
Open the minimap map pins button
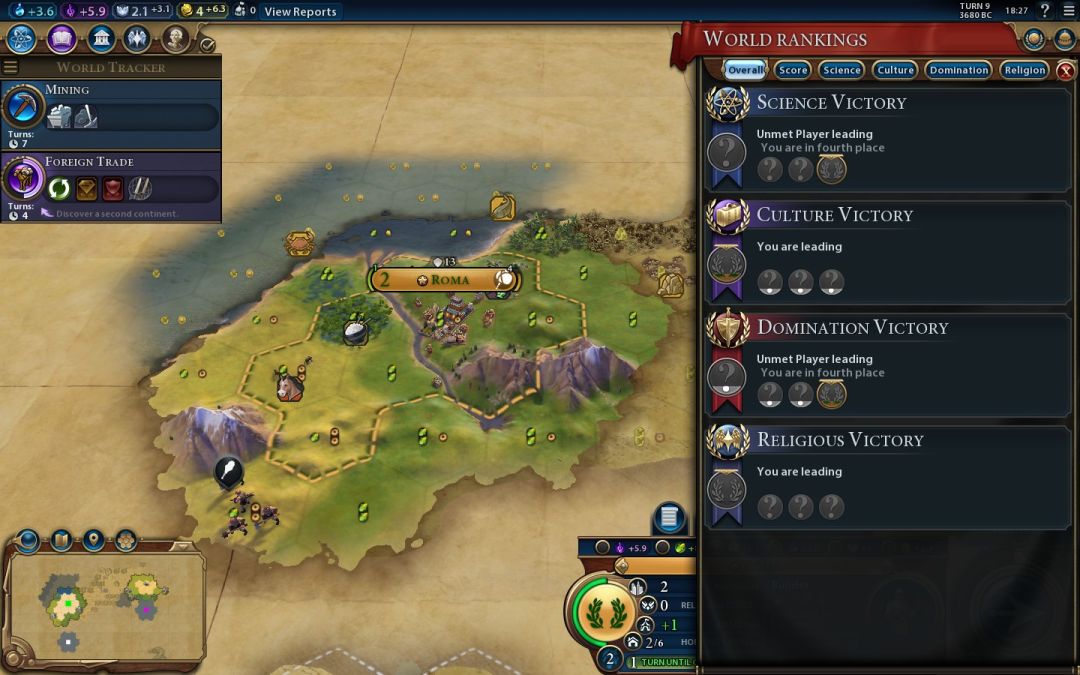(x=93, y=540)
